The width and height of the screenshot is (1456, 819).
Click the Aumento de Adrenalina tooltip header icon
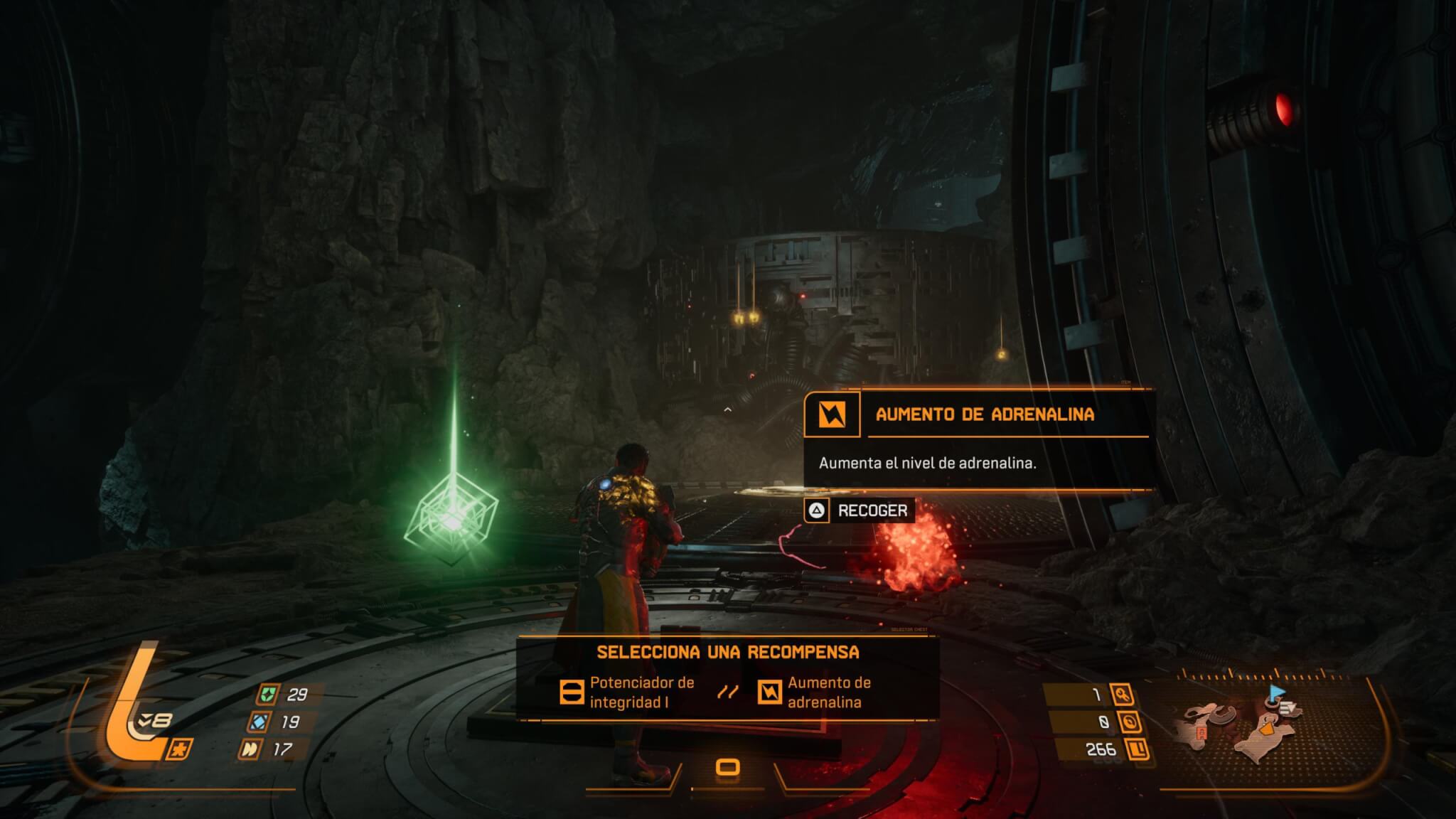pyautogui.click(x=831, y=414)
